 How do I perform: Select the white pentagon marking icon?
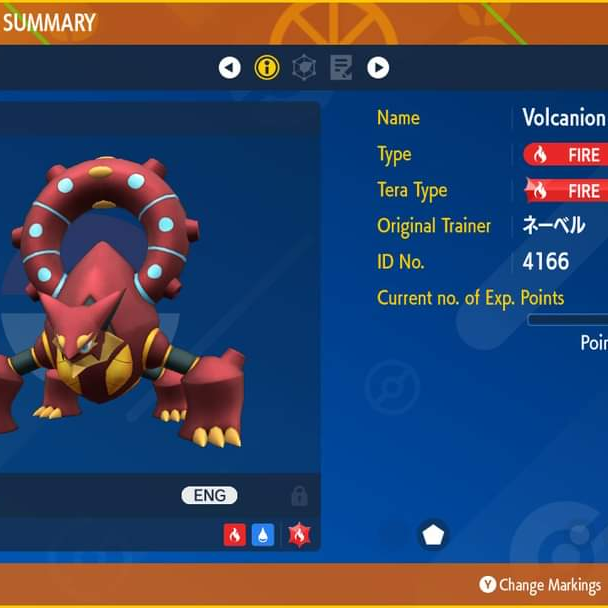pos(433,535)
